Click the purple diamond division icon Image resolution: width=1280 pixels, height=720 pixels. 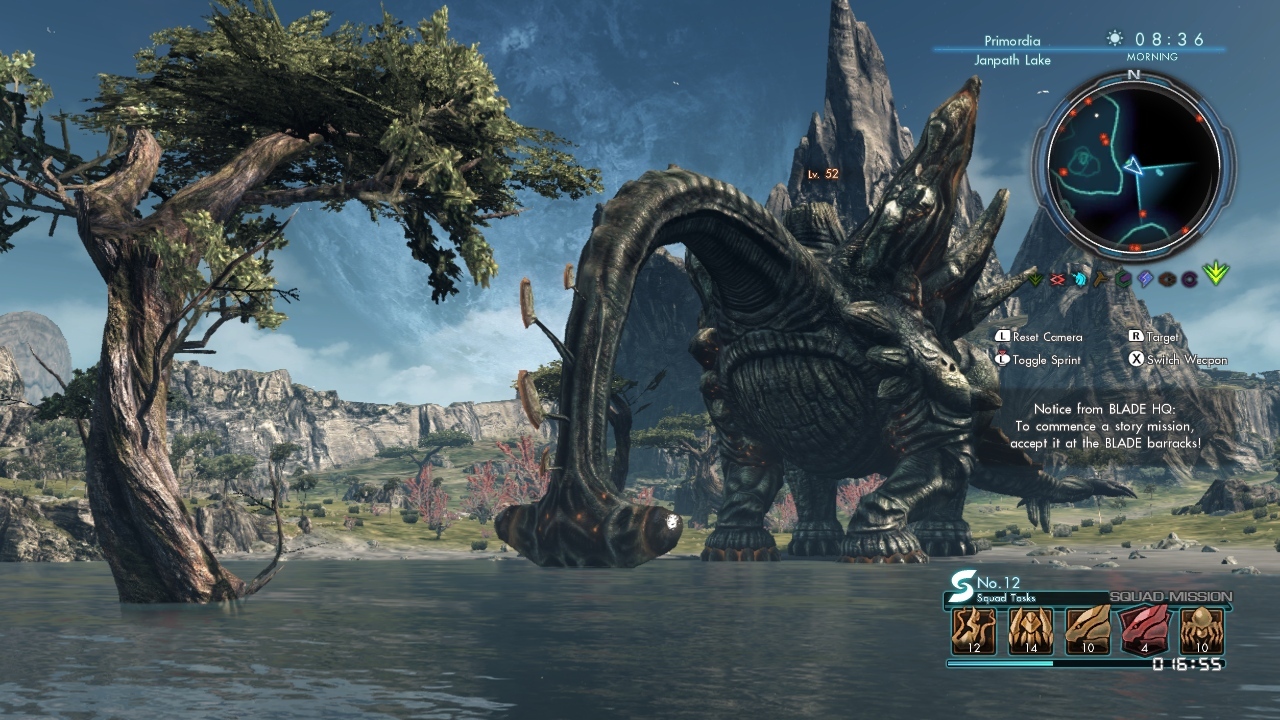(1145, 280)
